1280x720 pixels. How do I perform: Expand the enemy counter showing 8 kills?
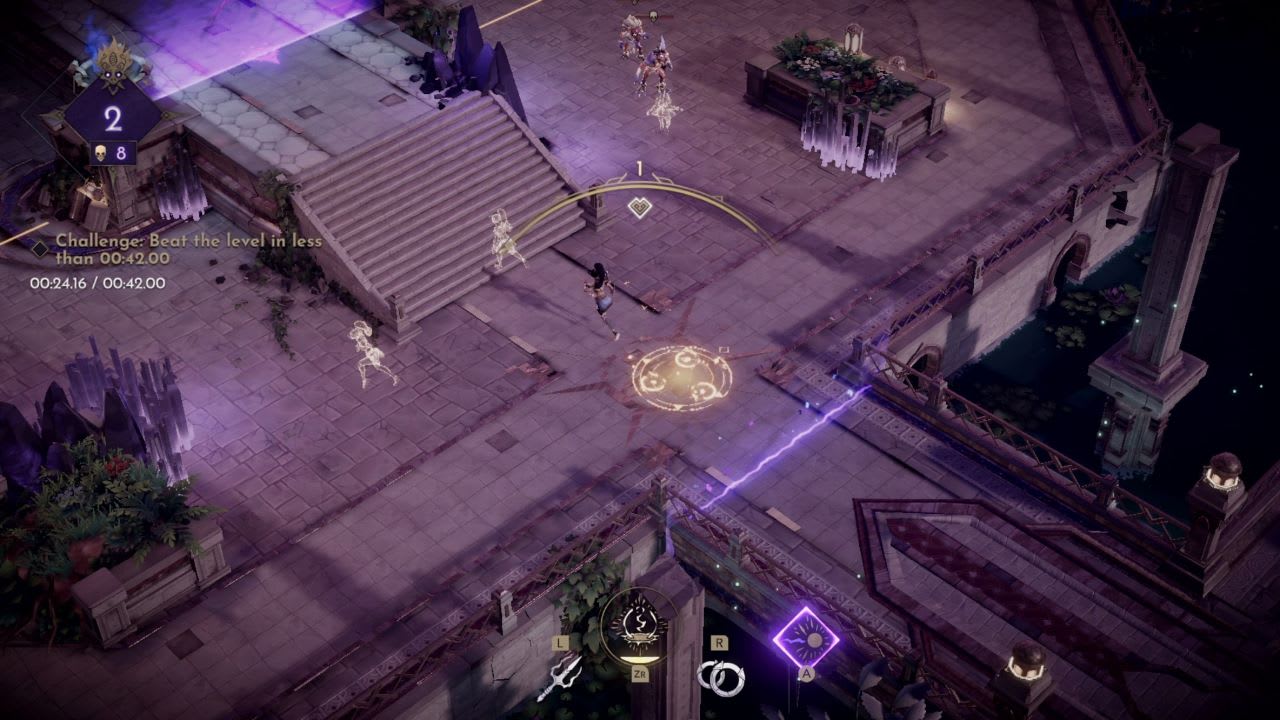(x=113, y=153)
